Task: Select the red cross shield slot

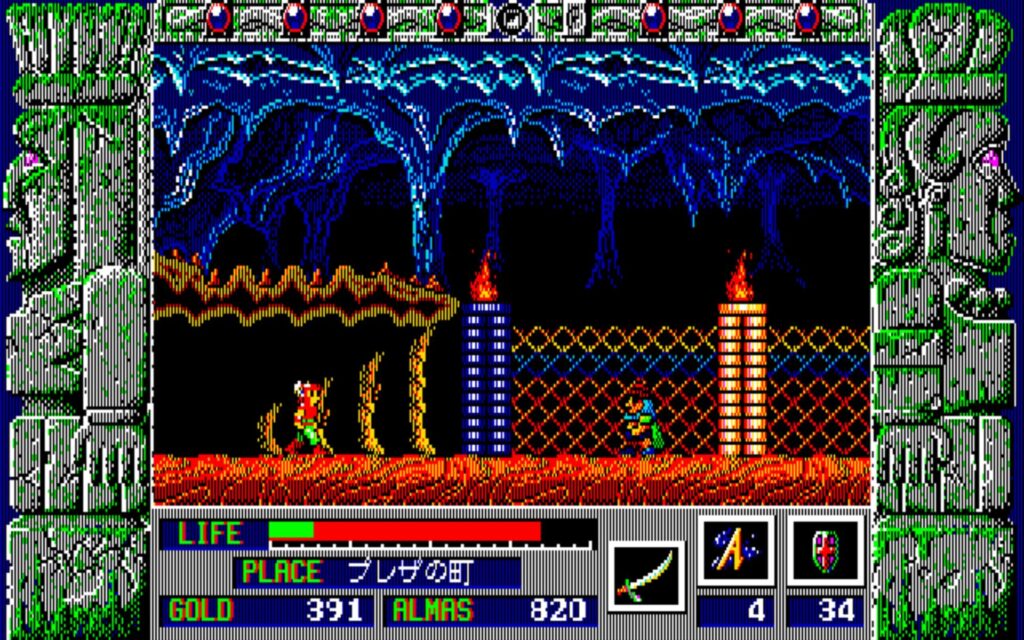Action: 825,551
